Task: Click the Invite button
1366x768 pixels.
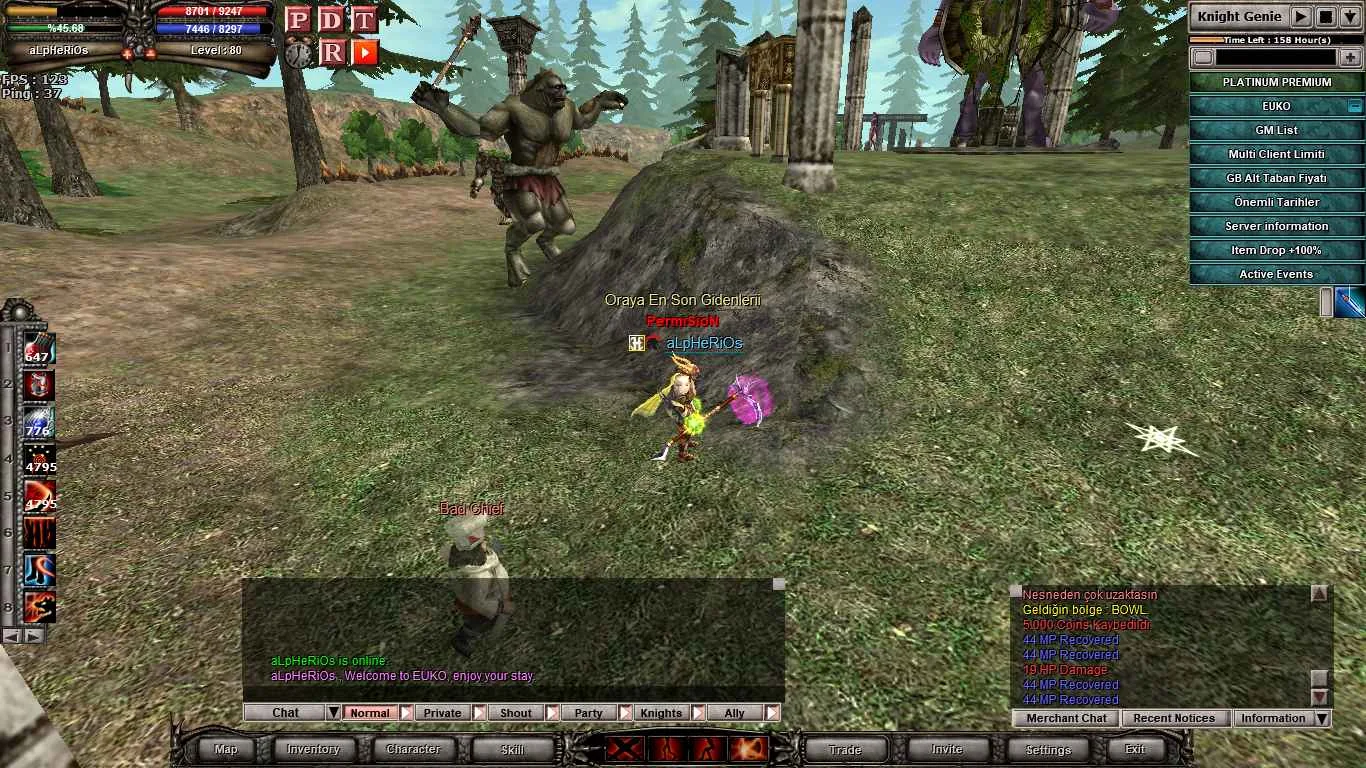Action: pyautogui.click(x=946, y=749)
